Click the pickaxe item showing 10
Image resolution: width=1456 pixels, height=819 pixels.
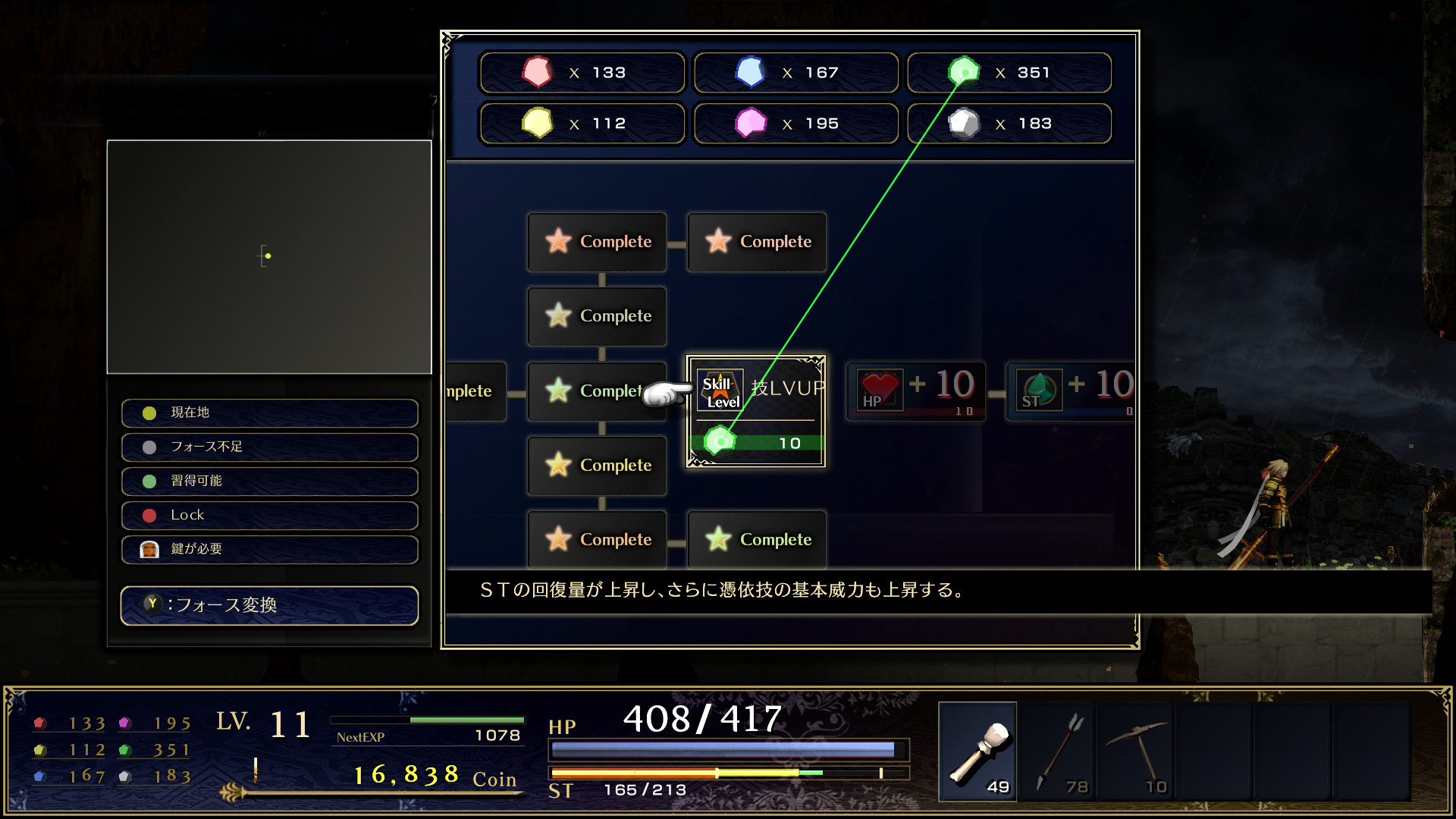pos(1135,751)
